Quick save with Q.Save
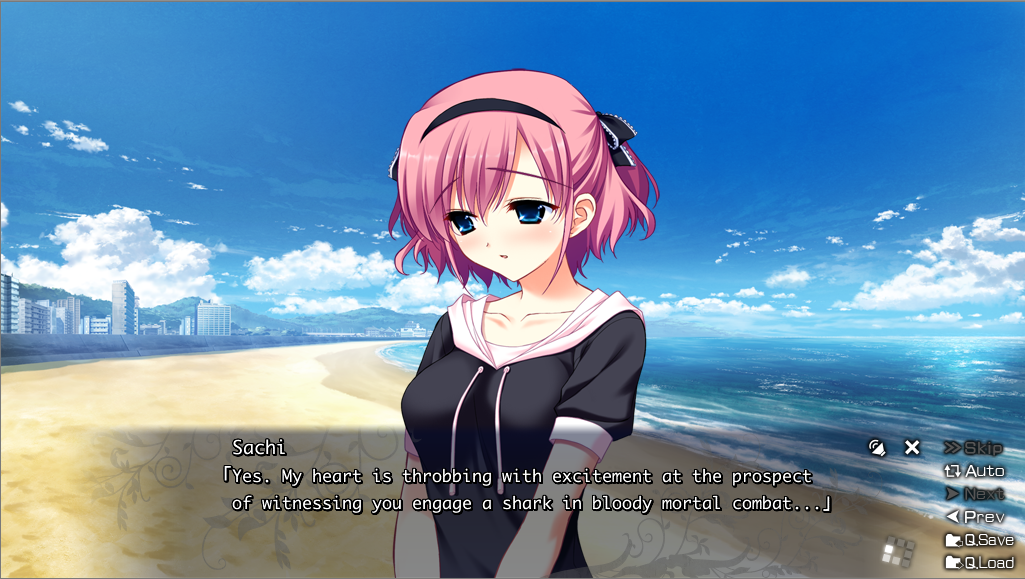This screenshot has width=1025, height=579. [x=979, y=540]
